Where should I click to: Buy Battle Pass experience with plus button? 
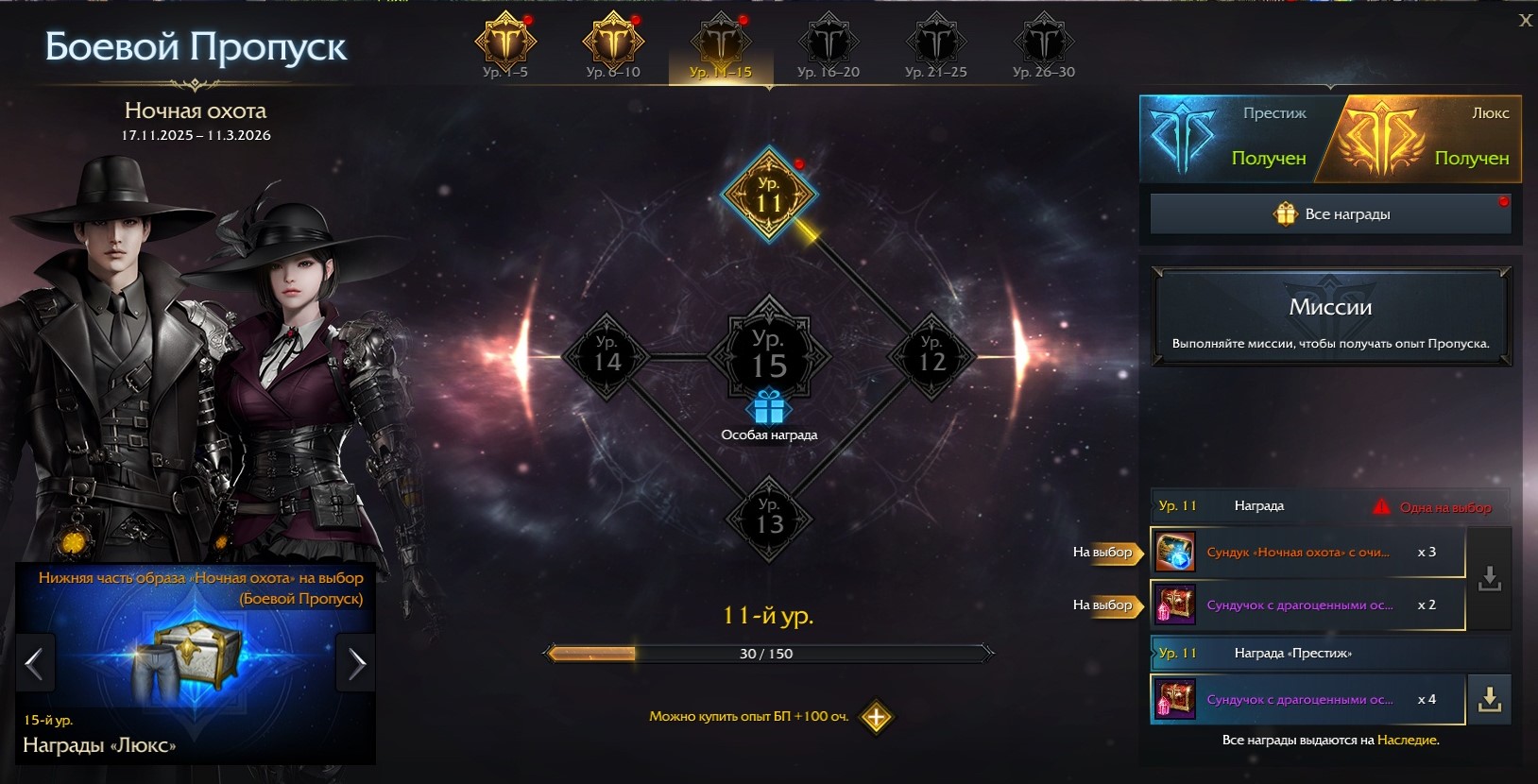click(x=876, y=717)
